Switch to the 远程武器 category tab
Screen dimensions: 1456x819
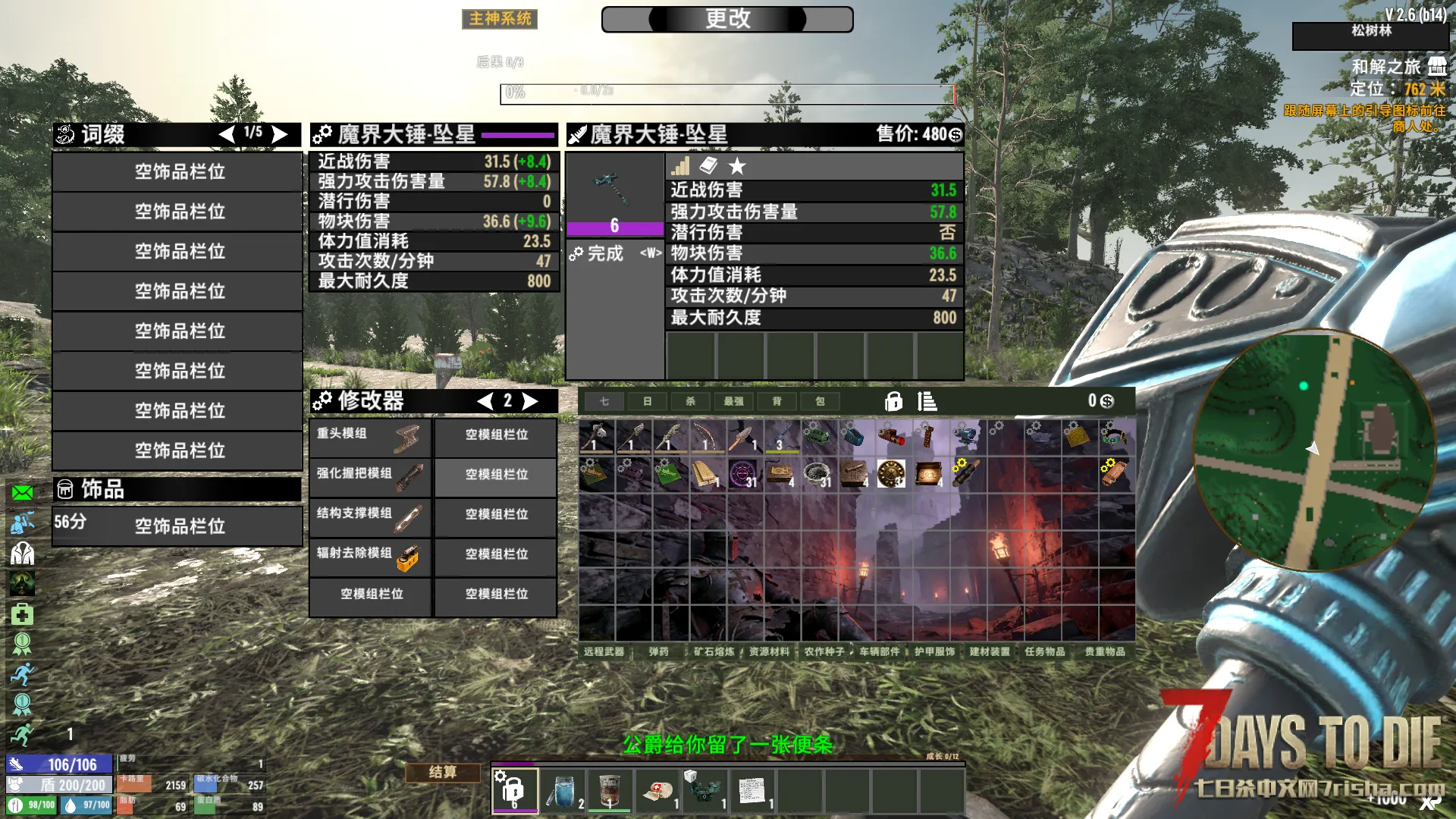pos(604,651)
